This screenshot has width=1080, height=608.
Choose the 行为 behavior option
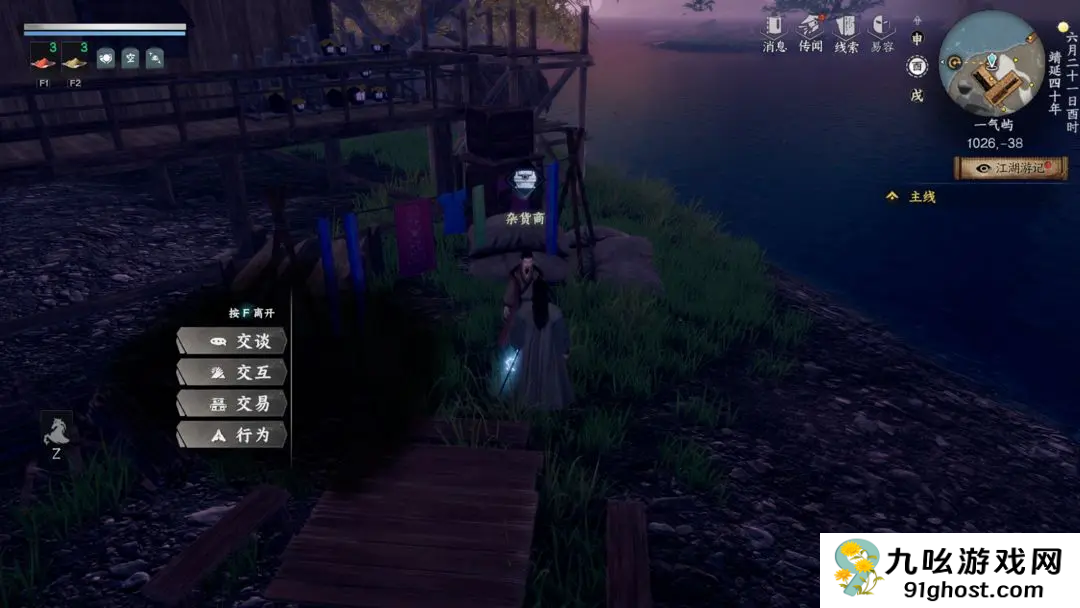tap(232, 435)
